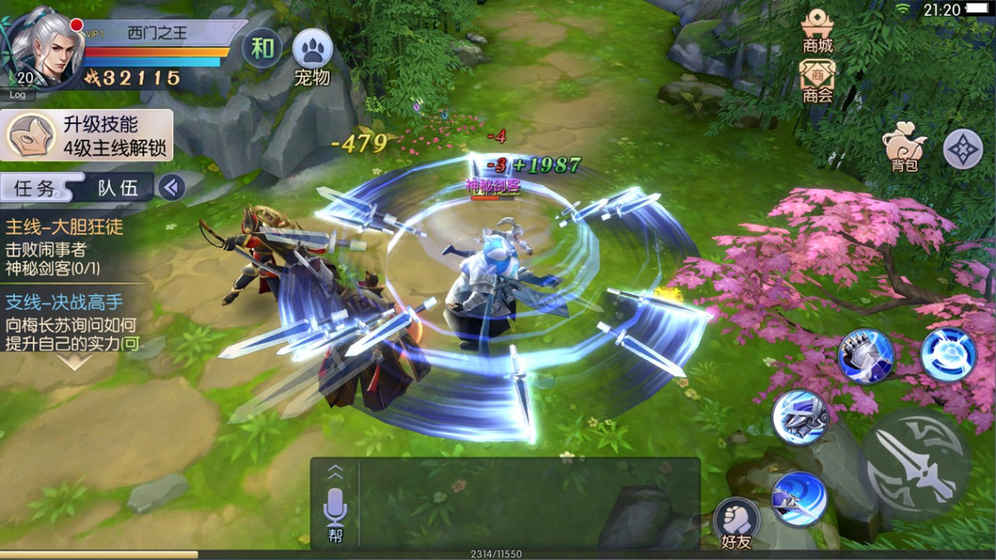Switch to the 任务 quest tab

pyautogui.click(x=35, y=187)
